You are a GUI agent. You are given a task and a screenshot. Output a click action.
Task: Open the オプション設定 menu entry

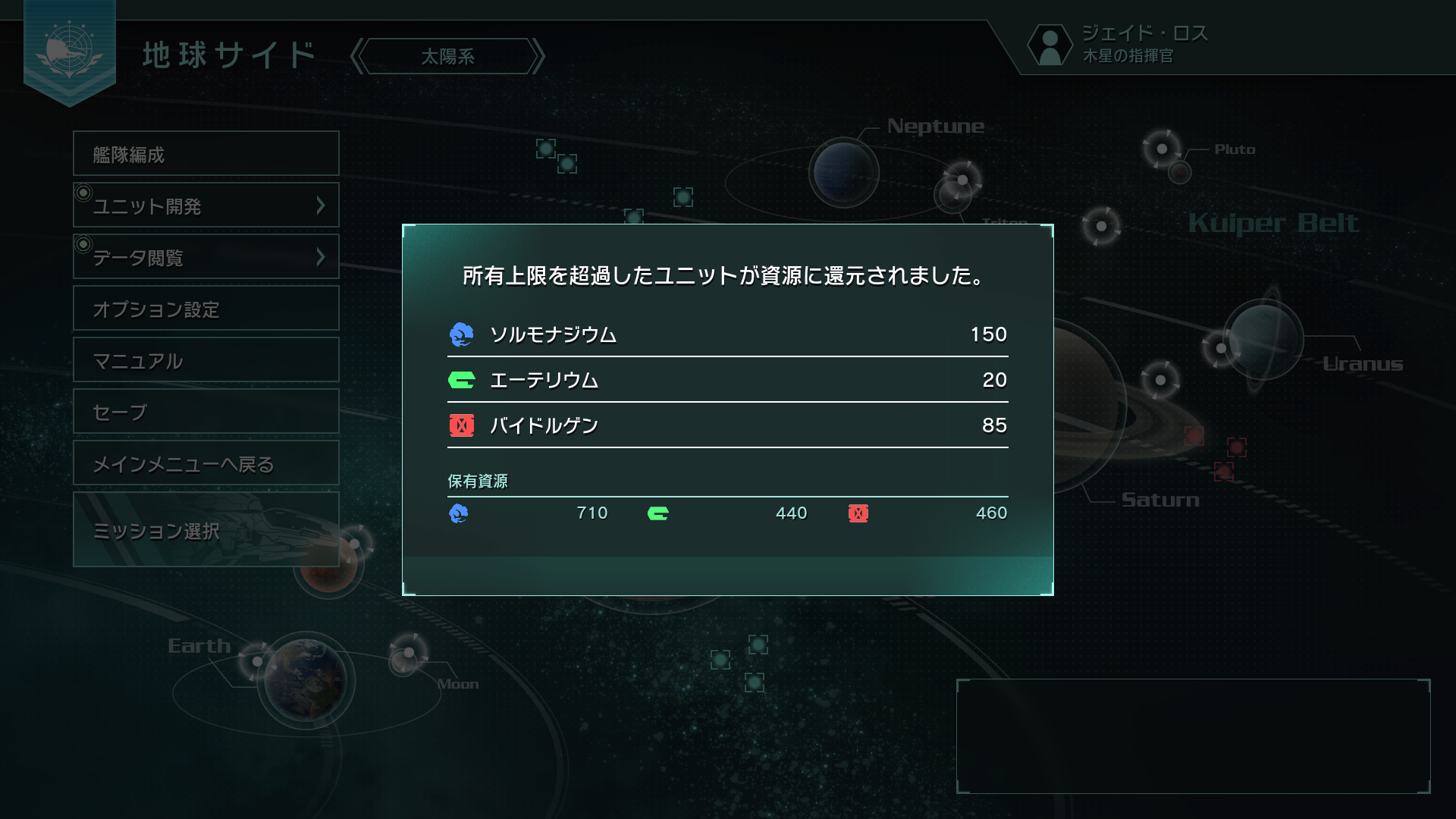tap(206, 308)
